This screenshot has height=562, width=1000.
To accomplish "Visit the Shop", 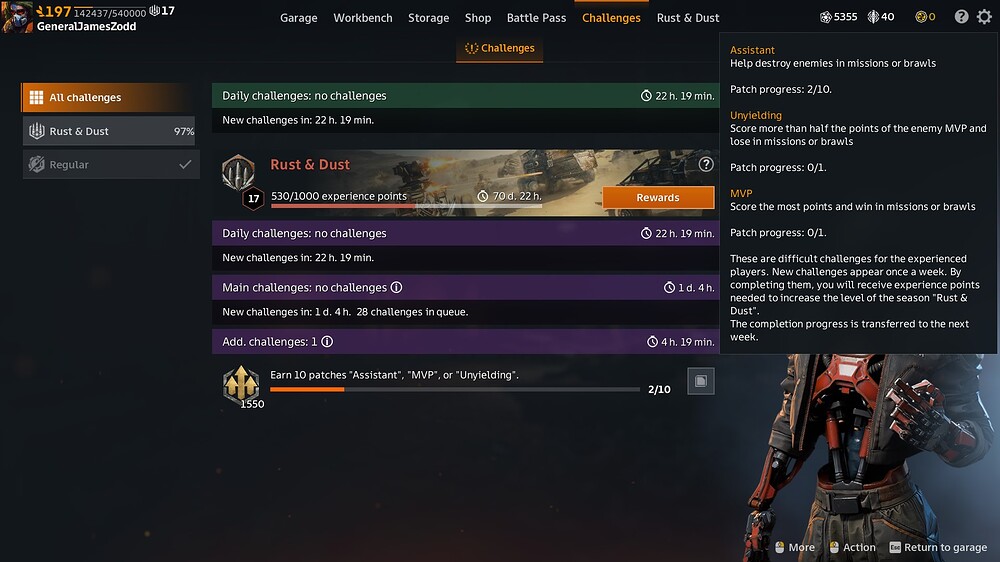I will pyautogui.click(x=478, y=18).
